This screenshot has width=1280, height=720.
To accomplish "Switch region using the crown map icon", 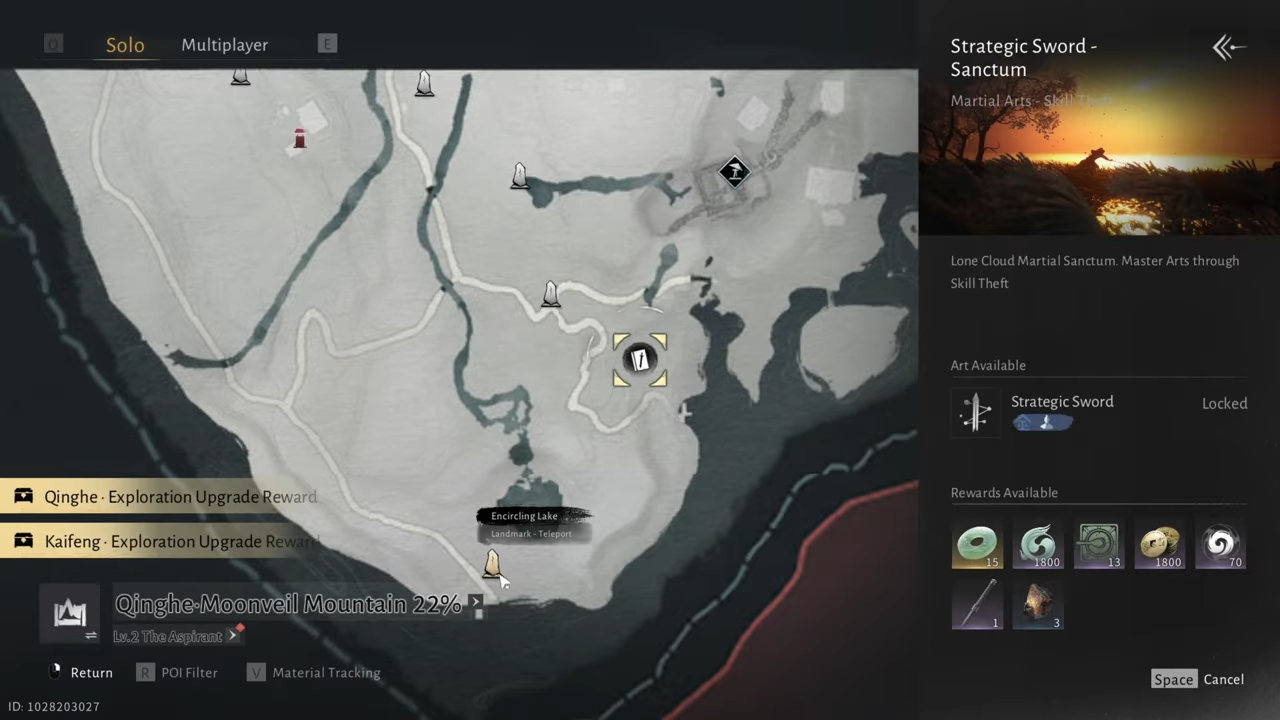I will click(x=69, y=613).
